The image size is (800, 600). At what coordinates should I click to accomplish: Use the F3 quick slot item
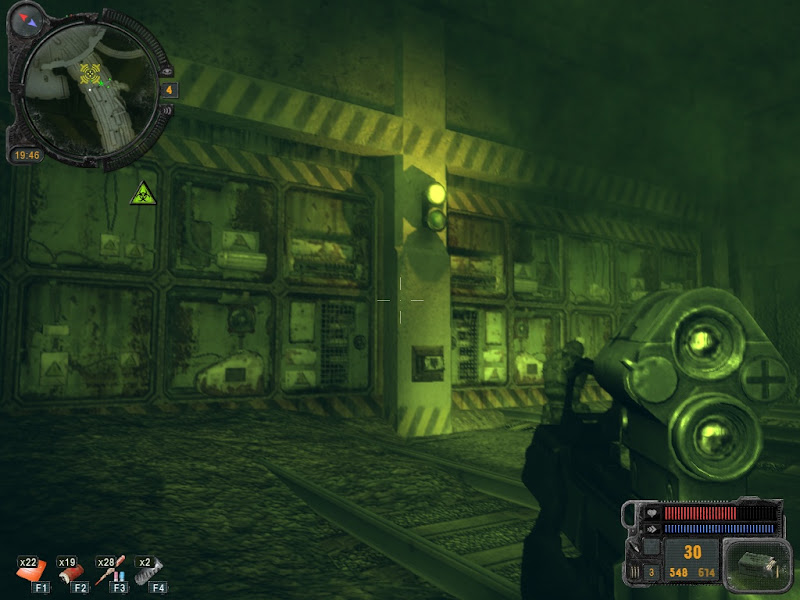tap(113, 573)
